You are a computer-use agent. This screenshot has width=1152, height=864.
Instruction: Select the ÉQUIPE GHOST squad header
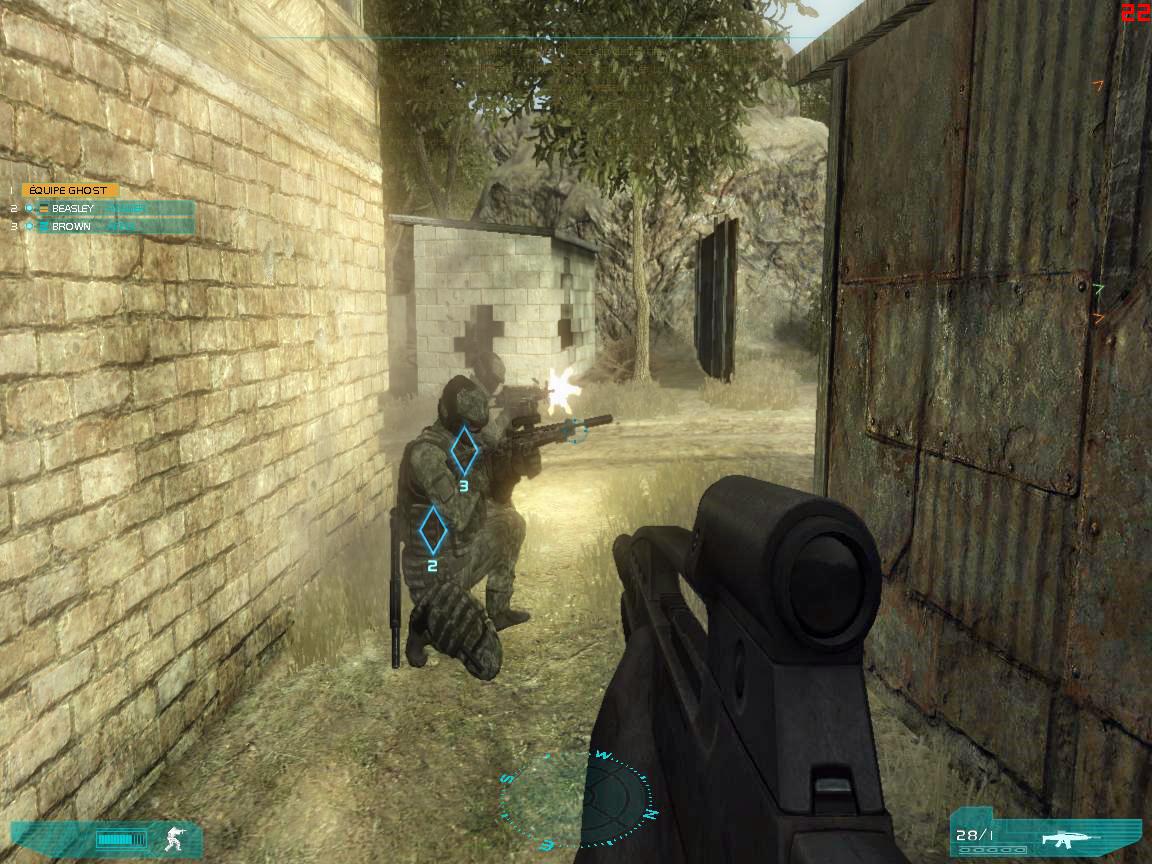(x=69, y=190)
